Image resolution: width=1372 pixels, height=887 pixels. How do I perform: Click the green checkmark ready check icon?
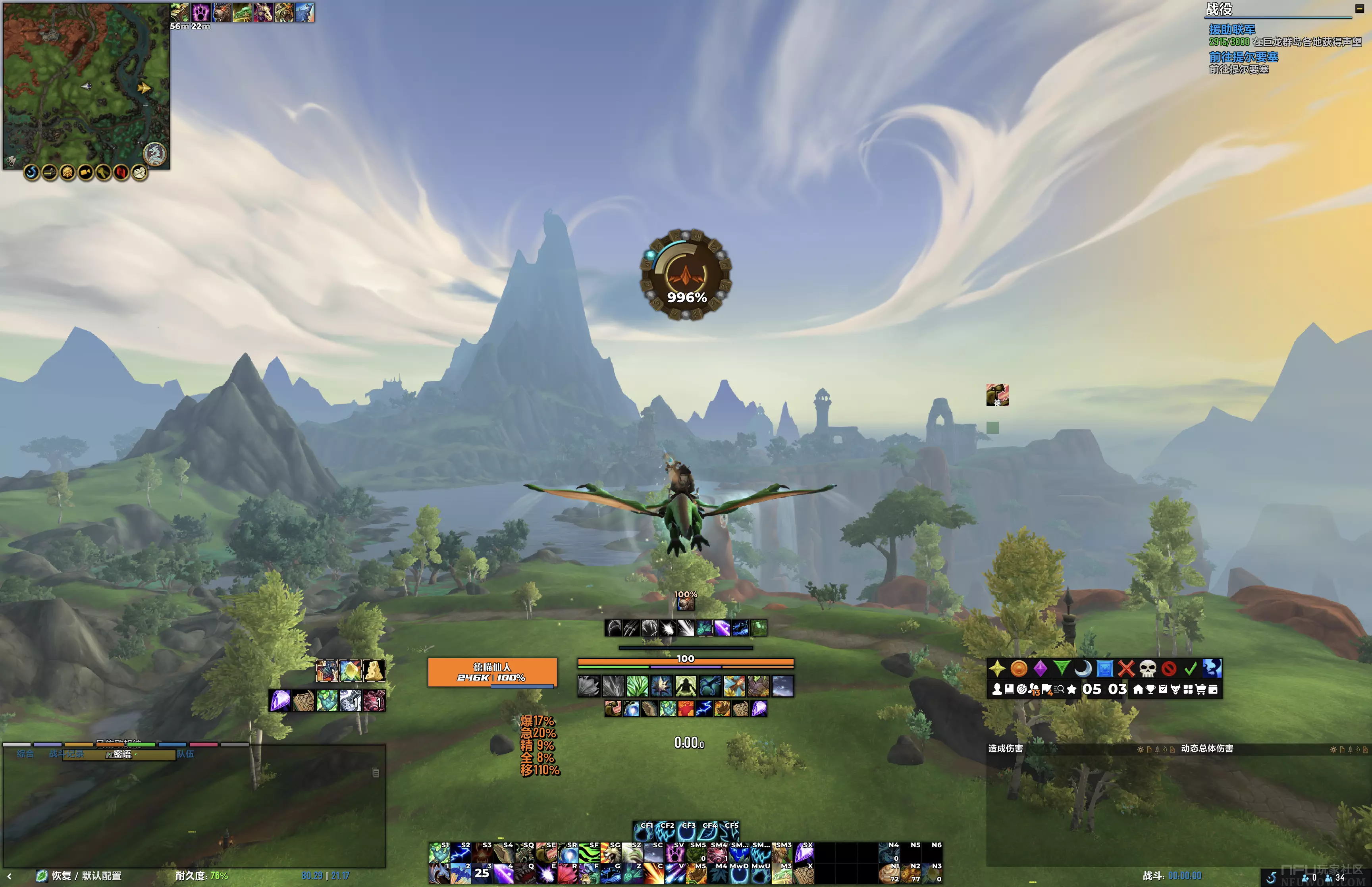(x=1191, y=668)
